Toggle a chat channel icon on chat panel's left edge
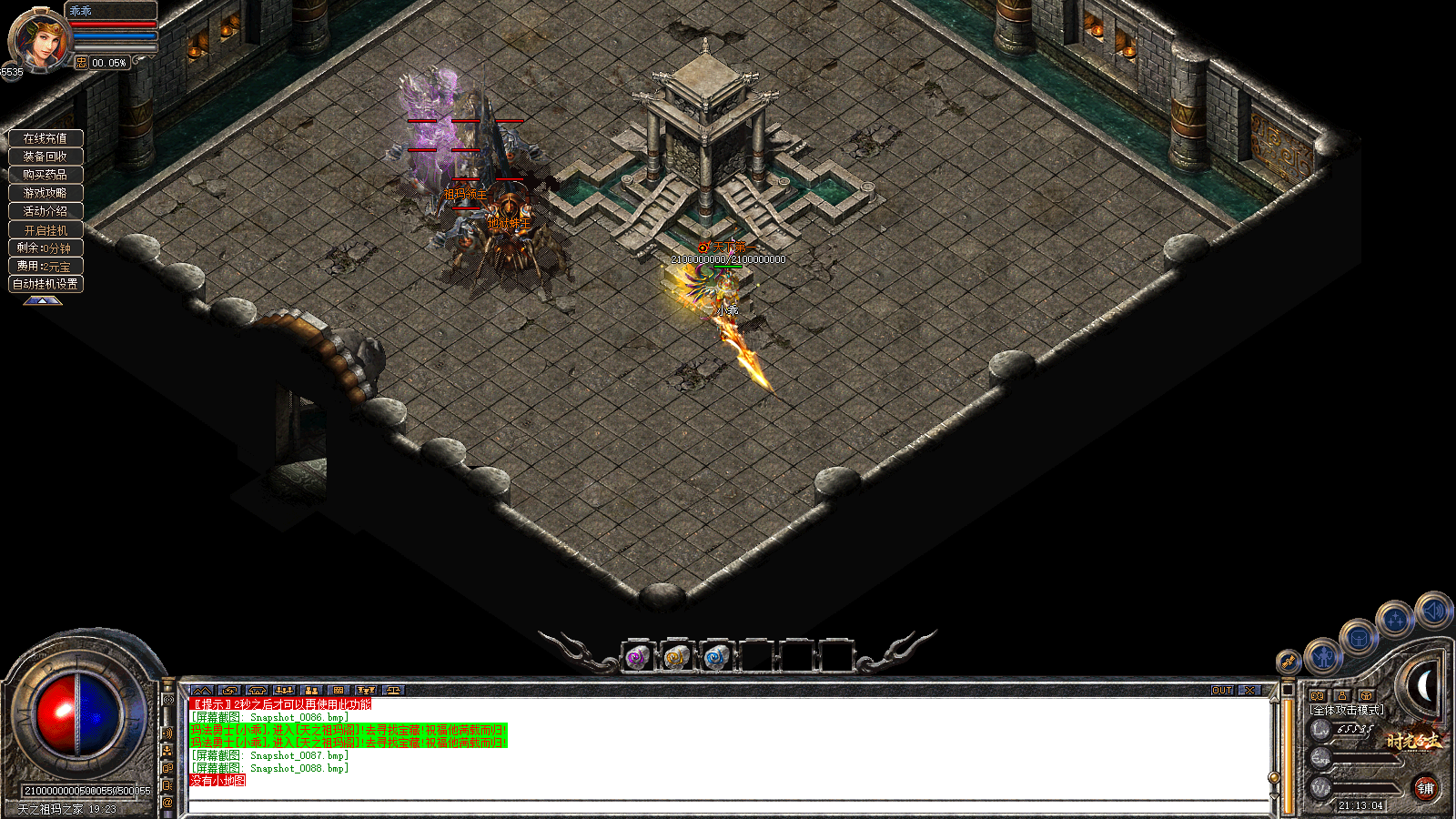The height and width of the screenshot is (819, 1456). click(x=168, y=733)
